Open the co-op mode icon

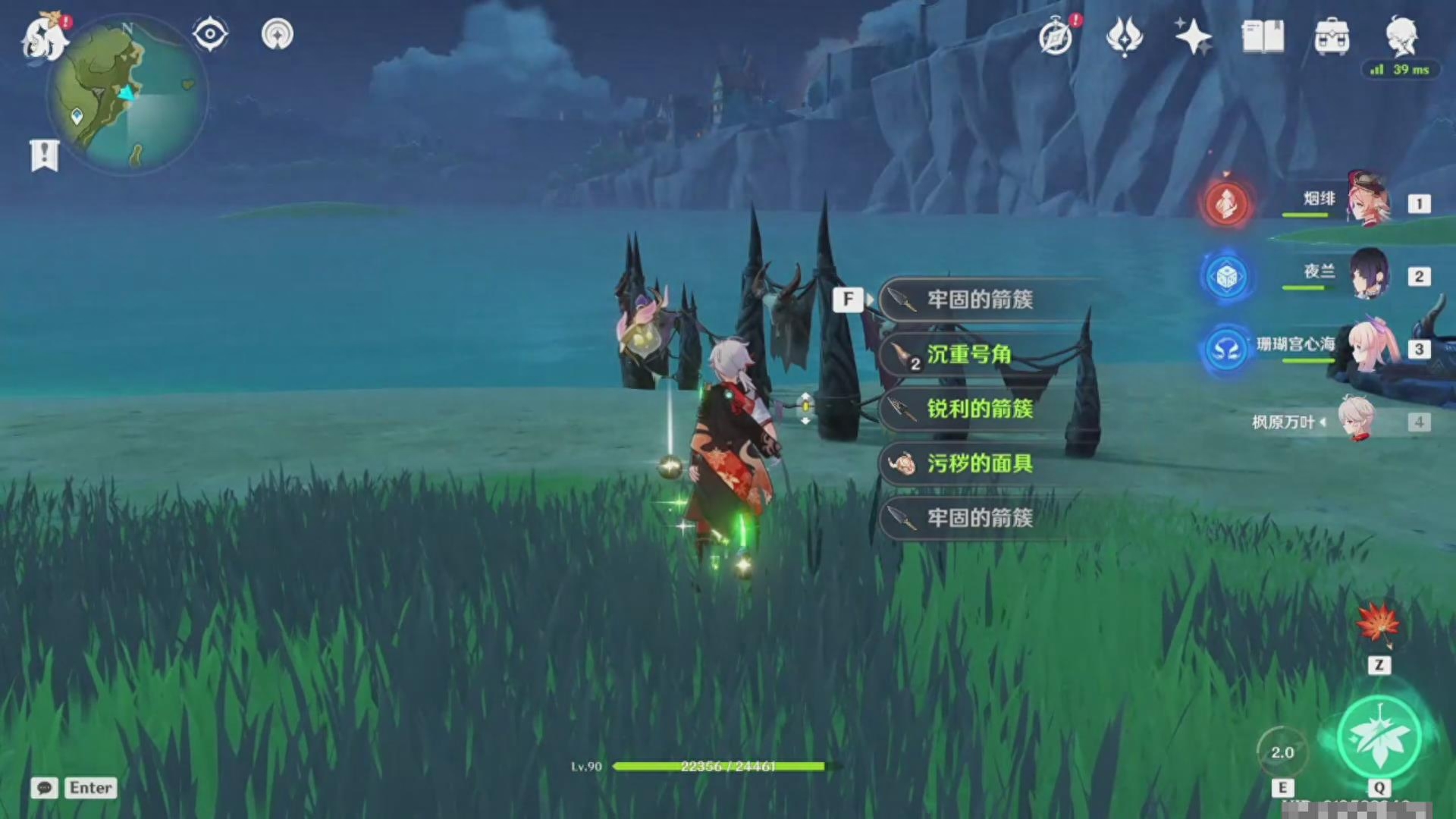pyautogui.click(x=278, y=34)
